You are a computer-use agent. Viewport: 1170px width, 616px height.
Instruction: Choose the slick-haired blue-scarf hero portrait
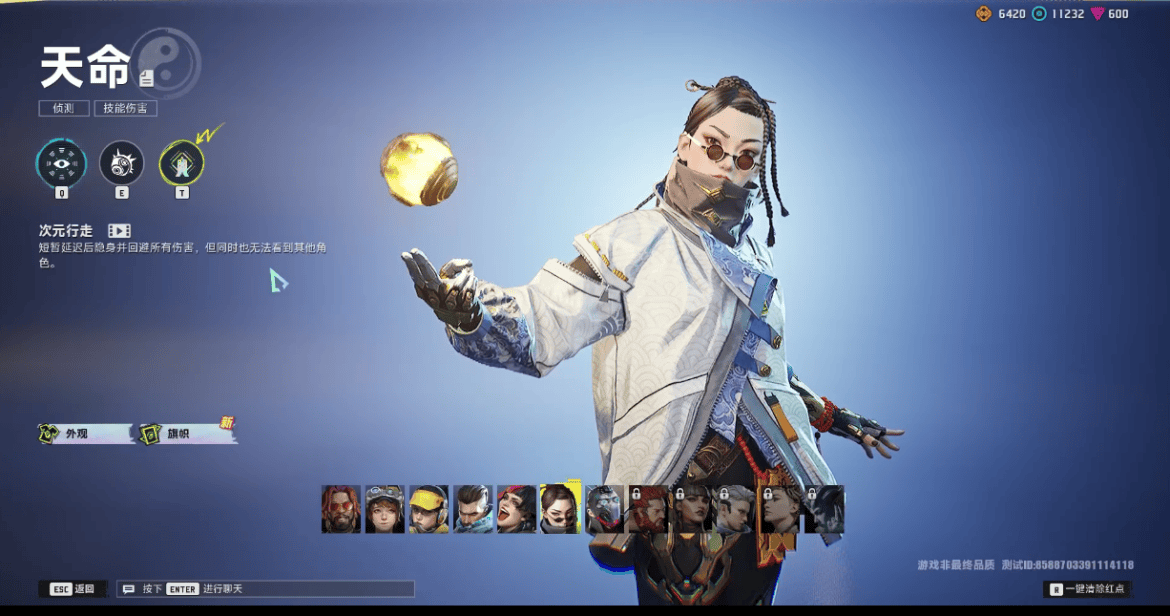click(473, 509)
